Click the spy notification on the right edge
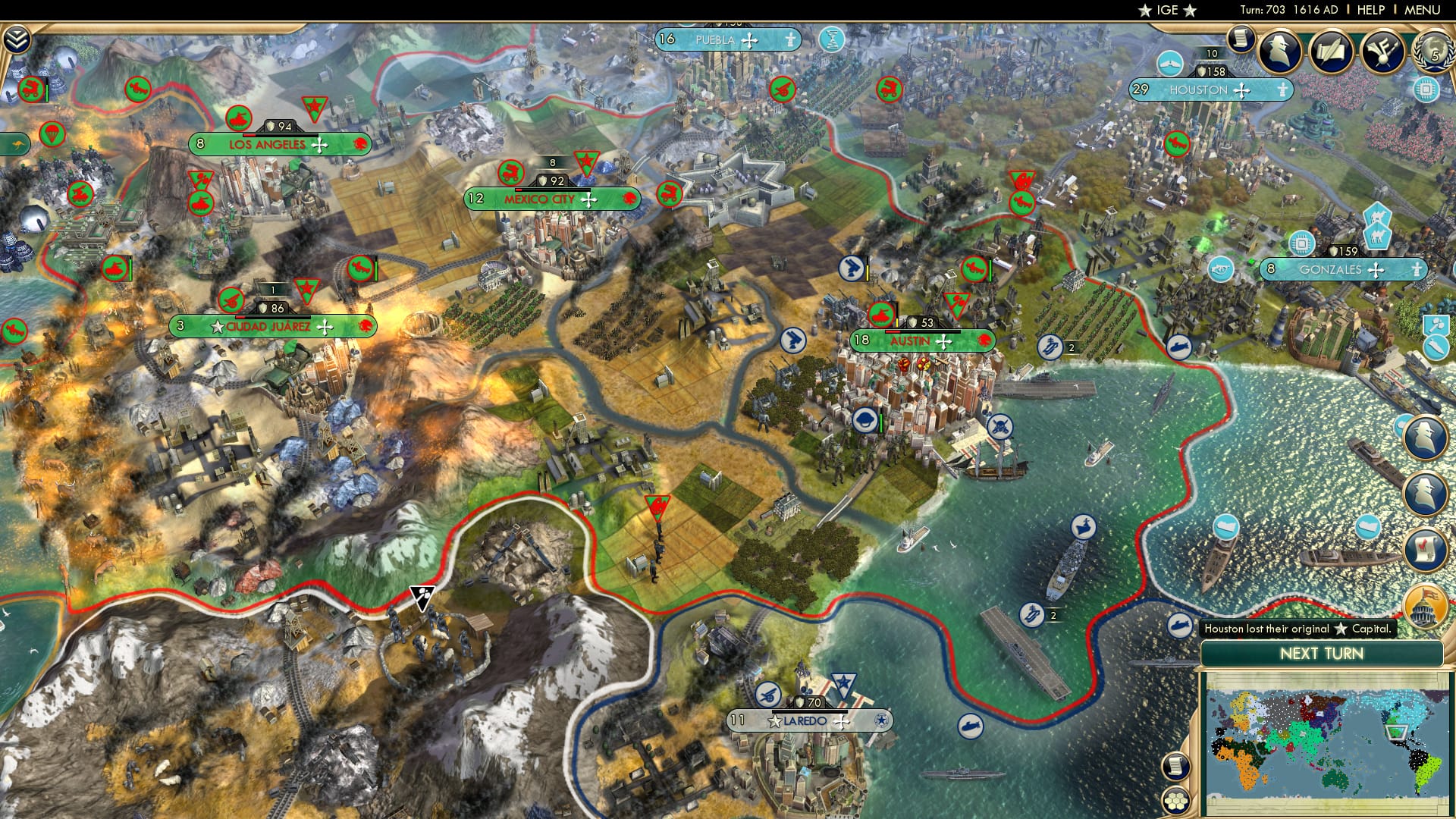The width and height of the screenshot is (1456, 819). point(1425,435)
